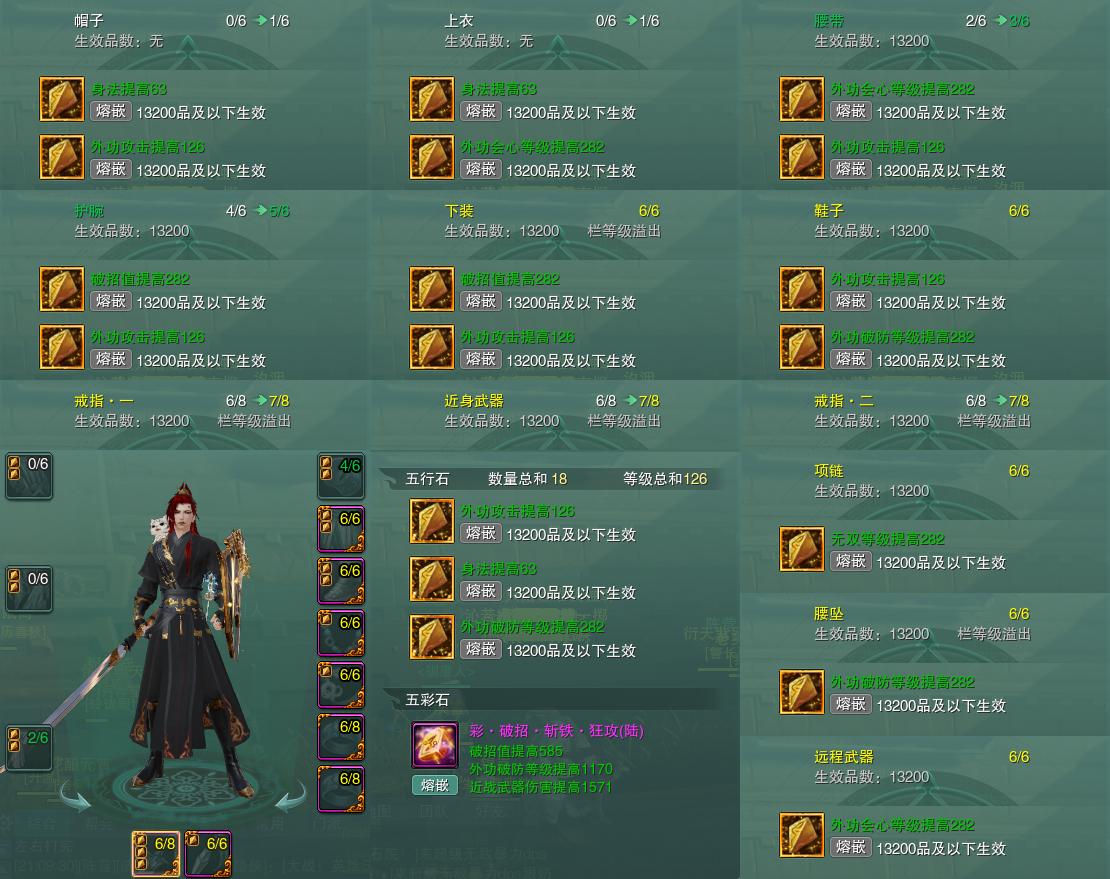This screenshot has width=1110, height=879.
Task: Click 熔嵌 for 外功破防等级提高282 under 鞋子
Action: [x=850, y=359]
